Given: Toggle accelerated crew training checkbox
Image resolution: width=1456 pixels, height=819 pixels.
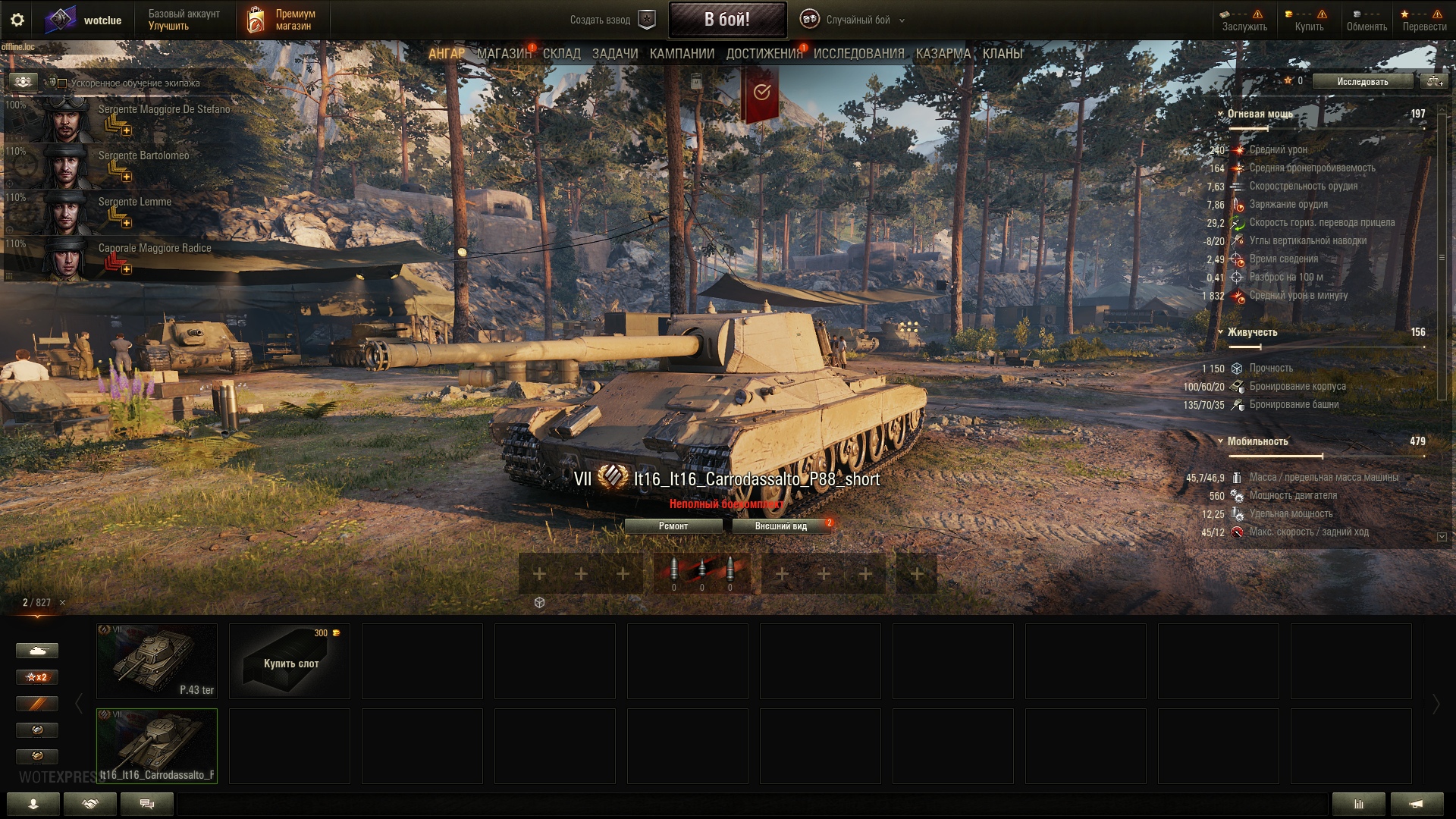Looking at the screenshot, I should pos(62,83).
